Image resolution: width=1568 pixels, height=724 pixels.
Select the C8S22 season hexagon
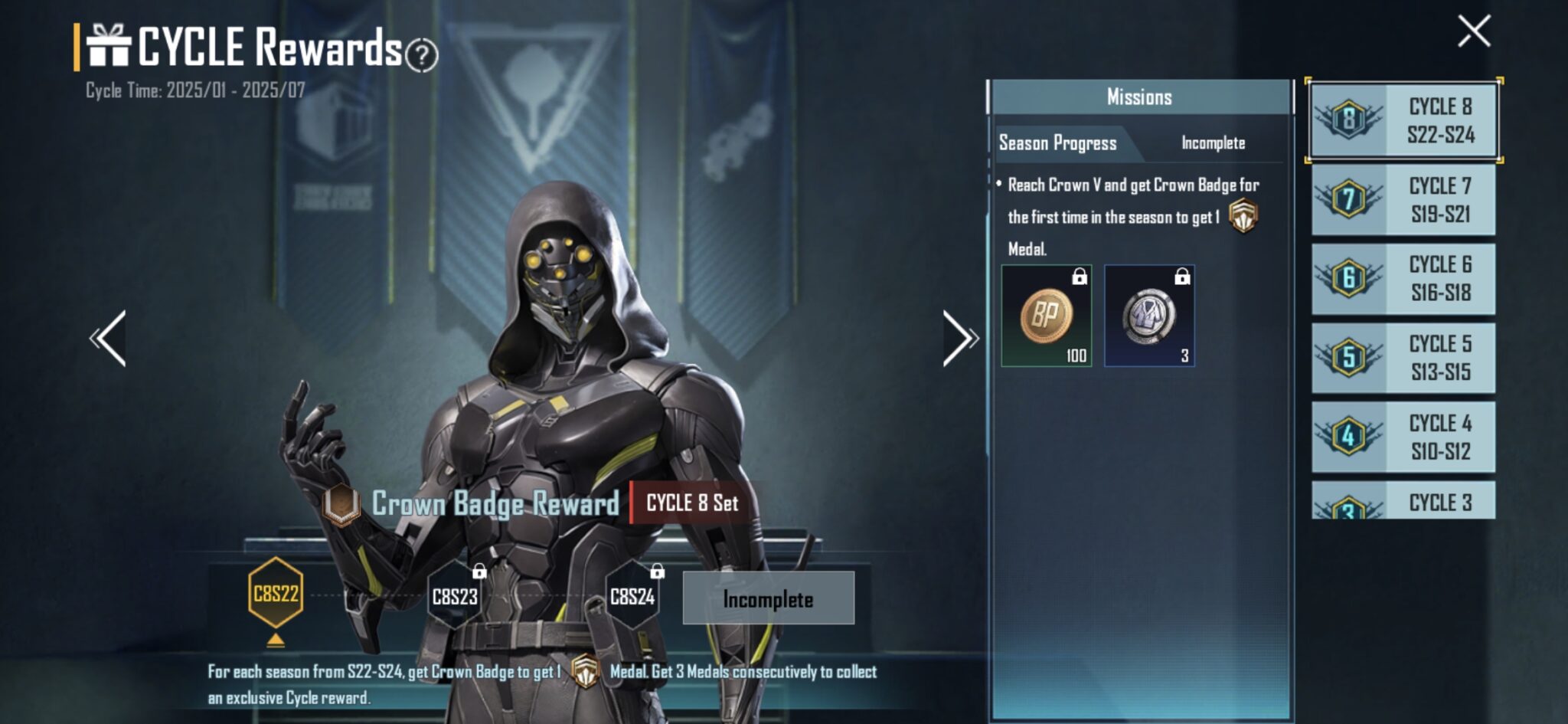[276, 594]
